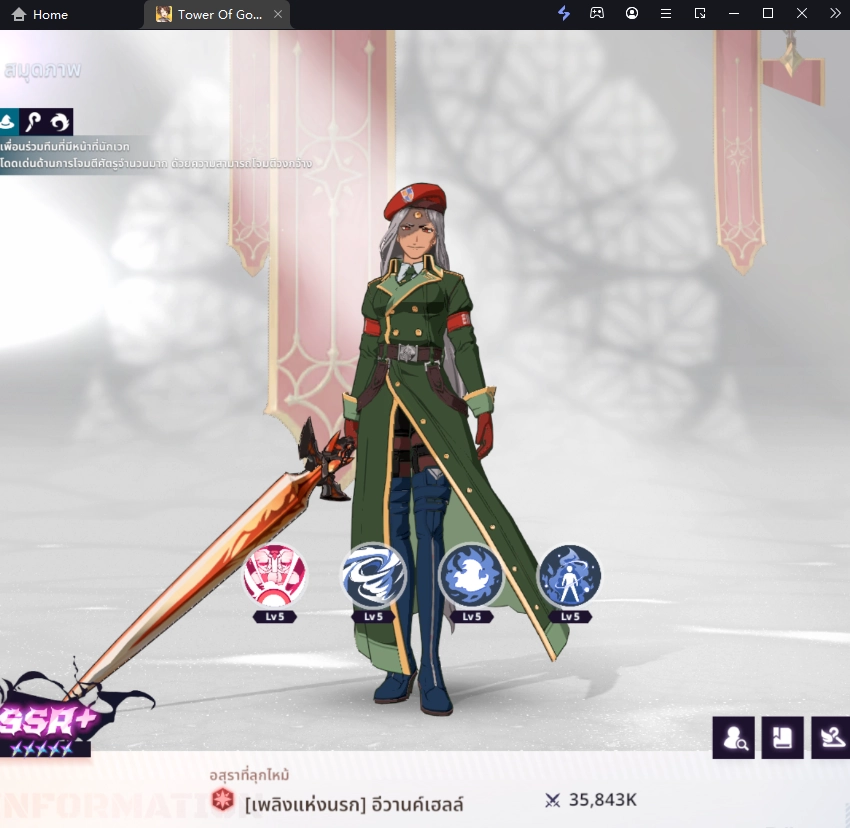This screenshot has width=850, height=828.
Task: Open the swan hanger costume button
Action: coord(831,738)
